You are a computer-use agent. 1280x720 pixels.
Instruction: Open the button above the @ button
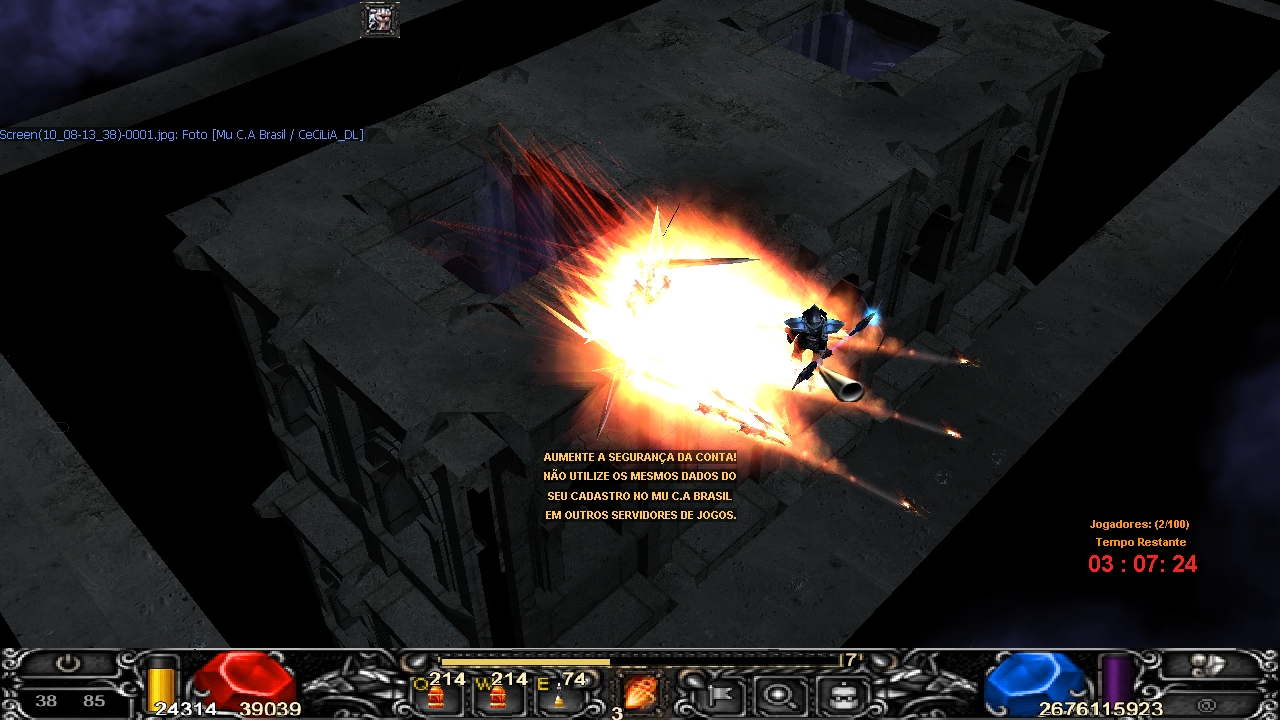(x=1208, y=664)
